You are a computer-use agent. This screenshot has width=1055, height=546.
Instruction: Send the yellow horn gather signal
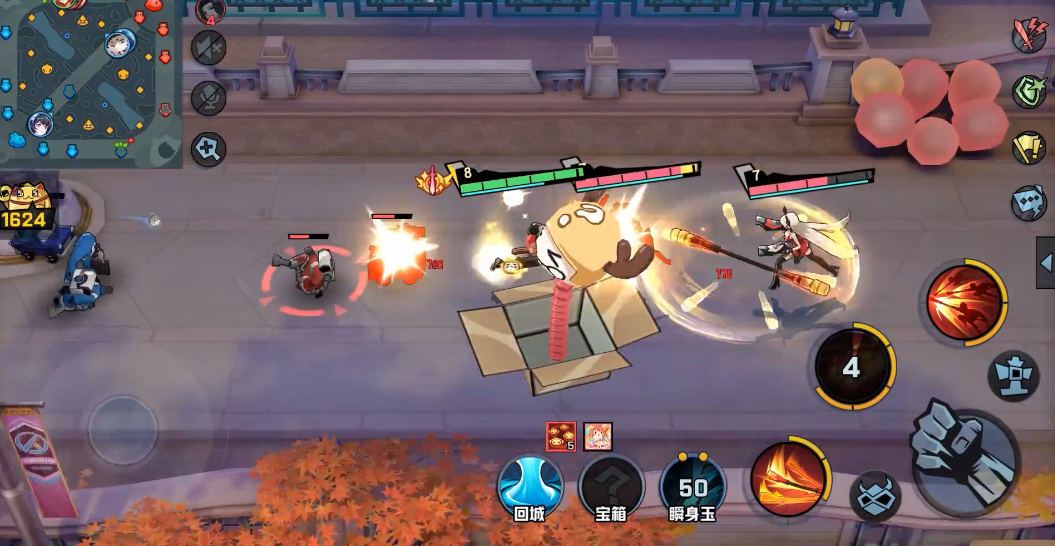point(1028,148)
